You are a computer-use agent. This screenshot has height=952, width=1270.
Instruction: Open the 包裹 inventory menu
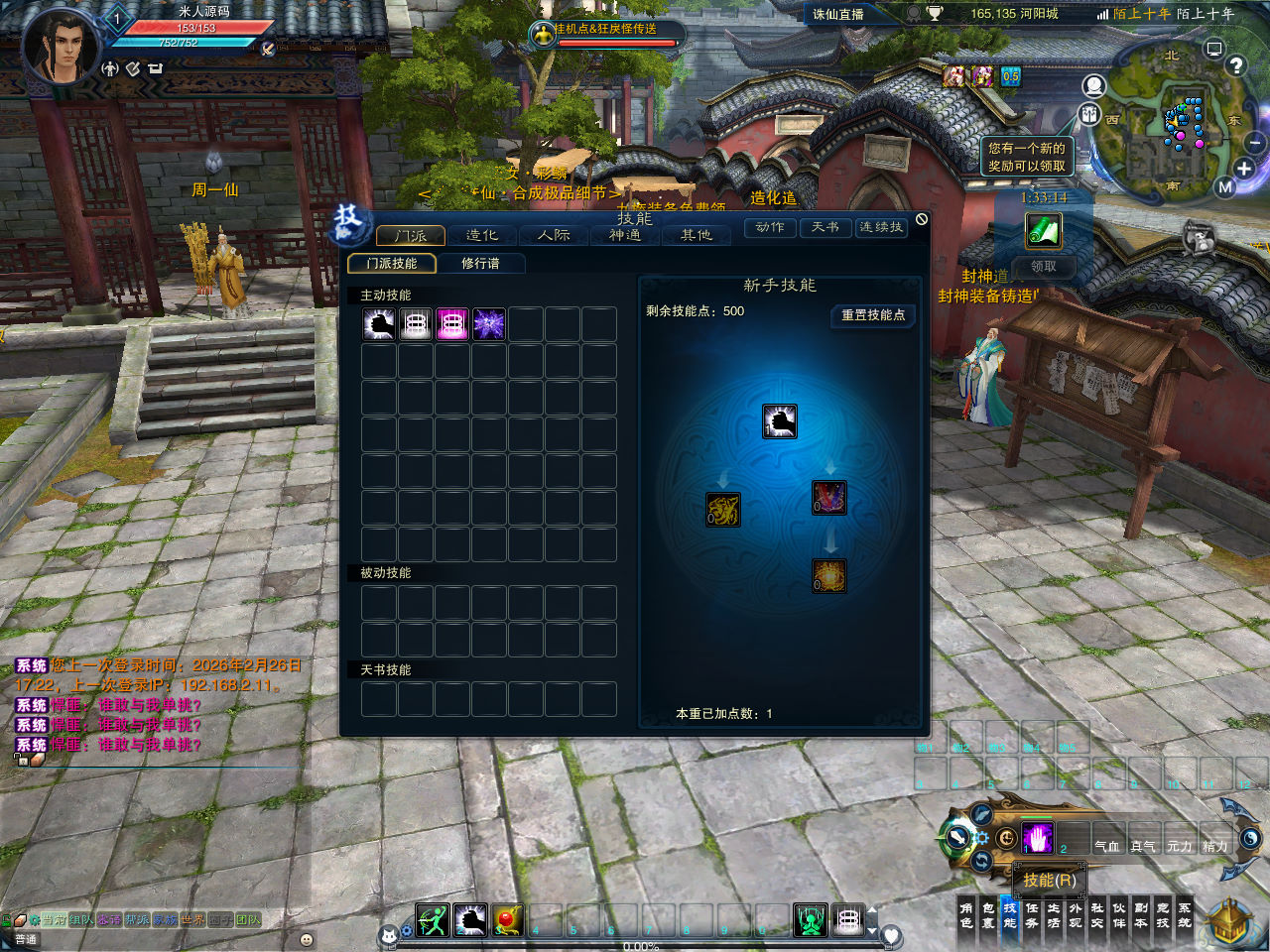(988, 914)
